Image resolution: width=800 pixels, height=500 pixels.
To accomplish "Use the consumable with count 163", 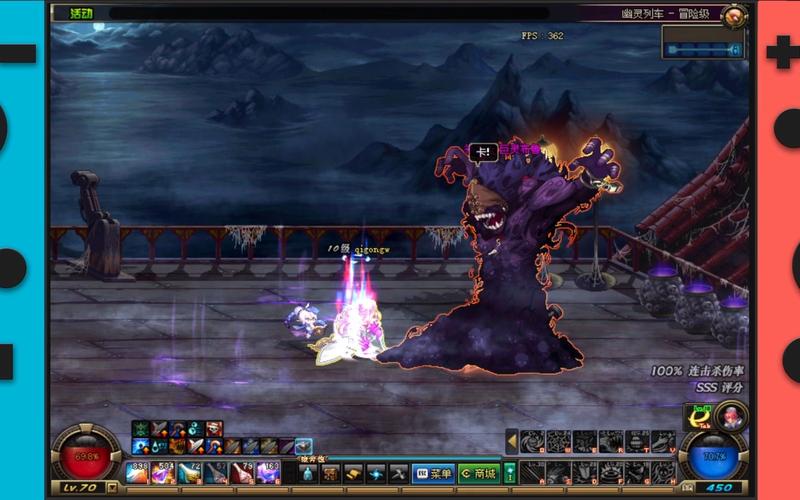I will click(268, 472).
